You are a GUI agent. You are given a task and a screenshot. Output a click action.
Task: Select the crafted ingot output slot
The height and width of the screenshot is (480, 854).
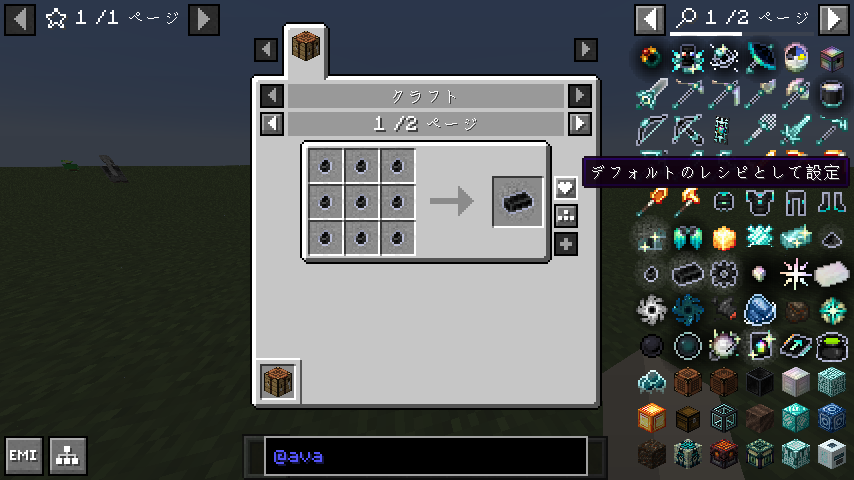tap(518, 202)
